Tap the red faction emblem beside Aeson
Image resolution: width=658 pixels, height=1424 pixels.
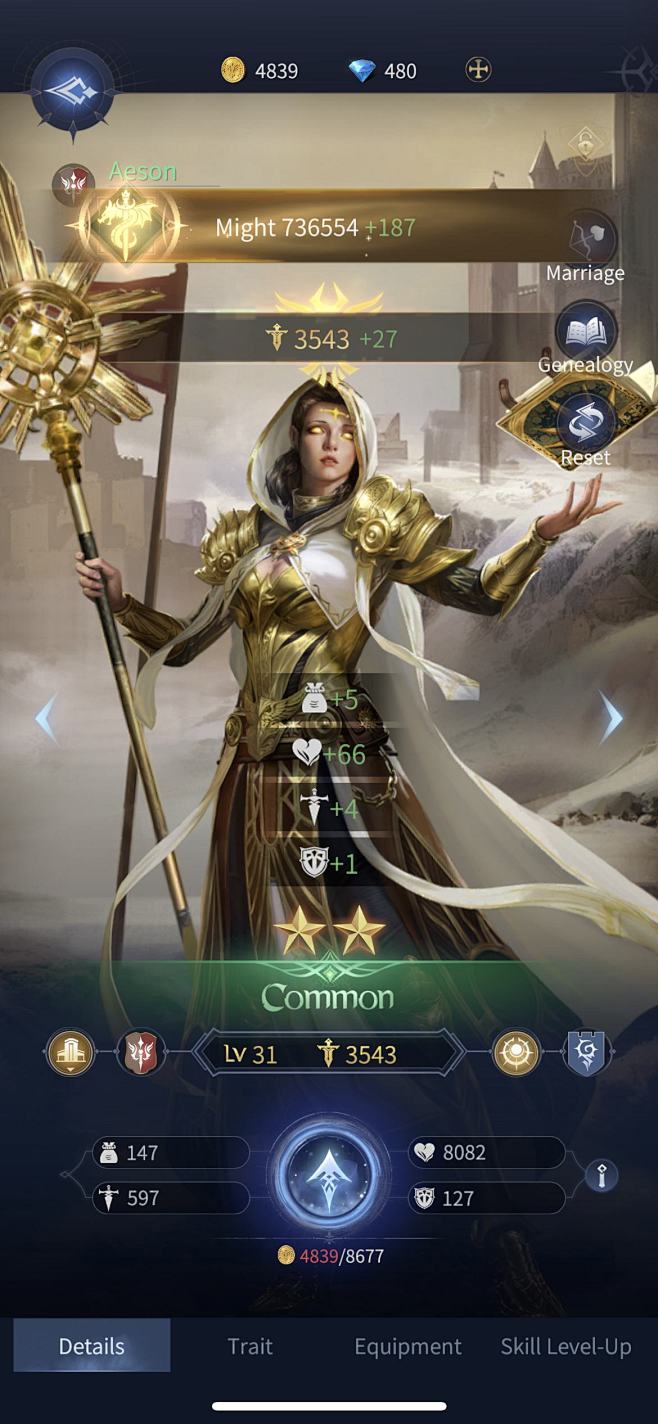(x=73, y=185)
